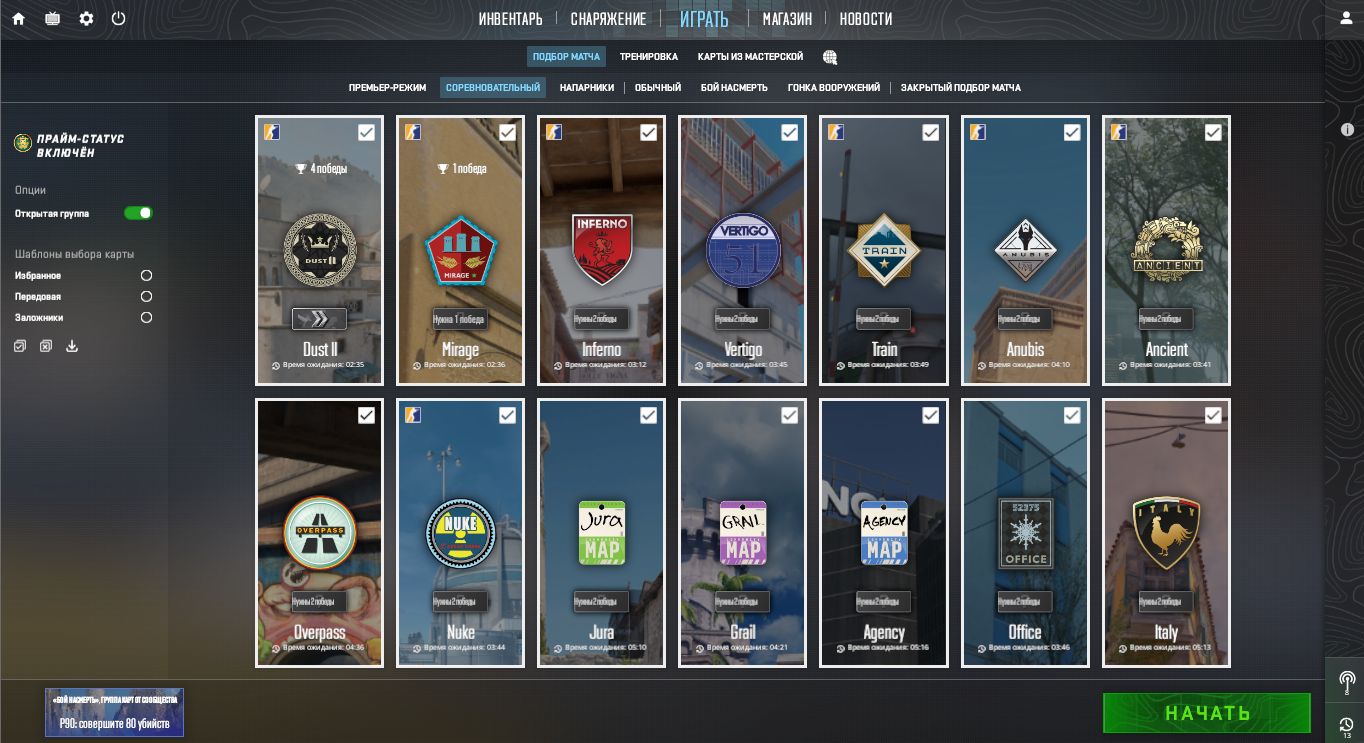Open settings via the gear icon

(x=86, y=19)
